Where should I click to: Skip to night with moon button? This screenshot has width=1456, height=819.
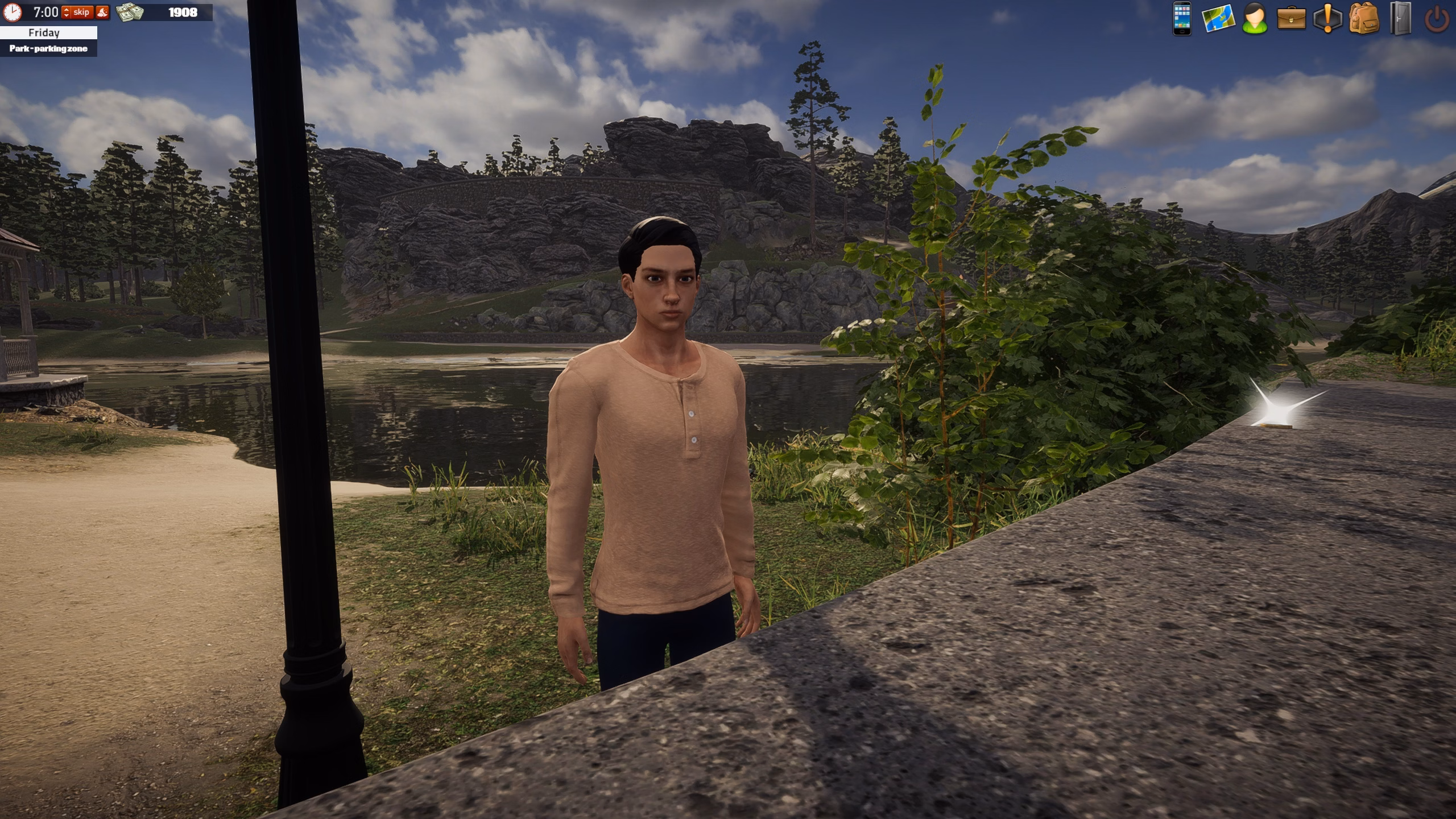[x=102, y=12]
